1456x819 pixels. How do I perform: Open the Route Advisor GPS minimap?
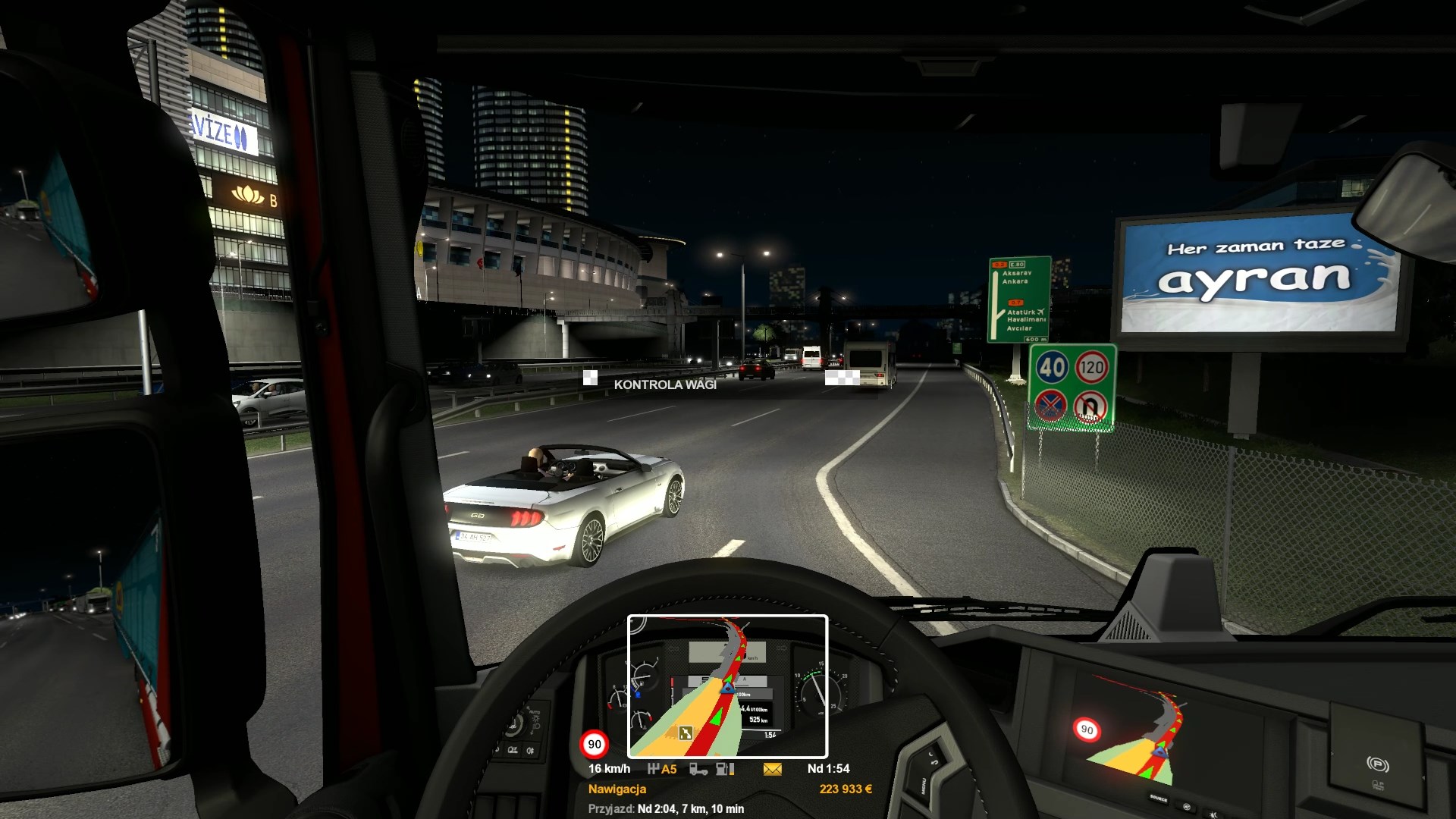[727, 686]
